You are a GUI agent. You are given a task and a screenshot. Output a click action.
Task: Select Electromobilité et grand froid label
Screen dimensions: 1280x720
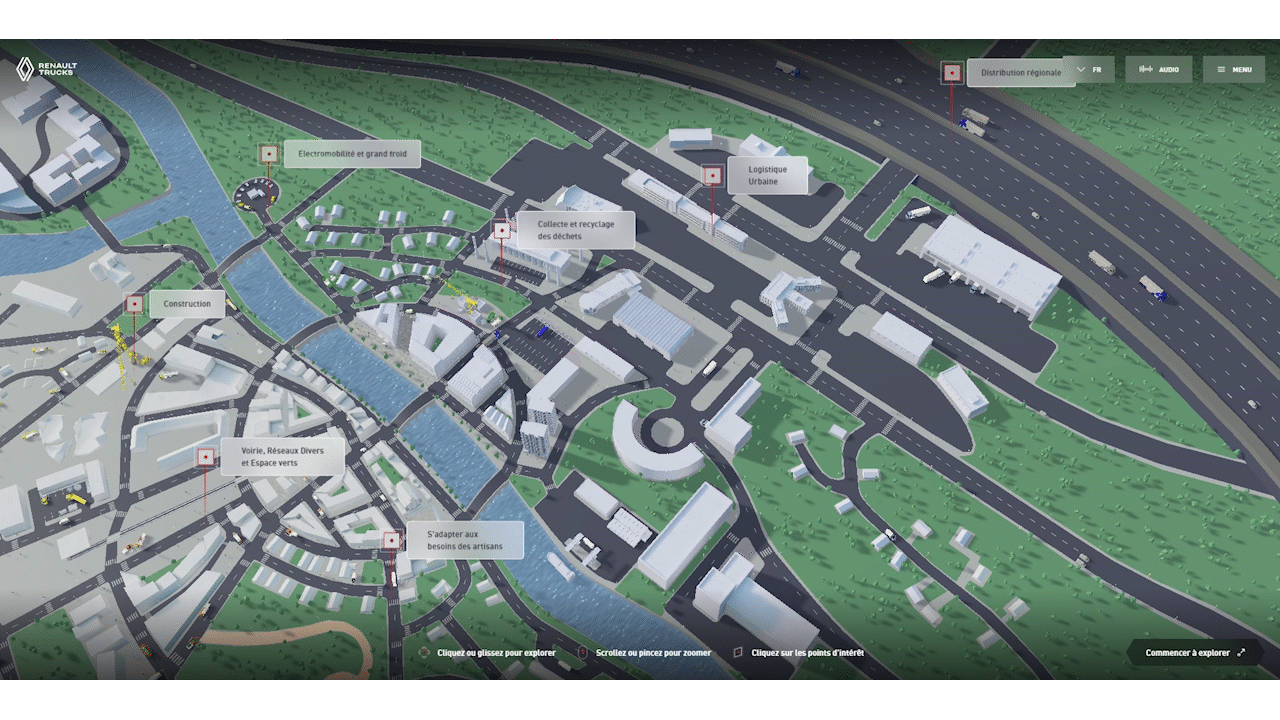352,154
